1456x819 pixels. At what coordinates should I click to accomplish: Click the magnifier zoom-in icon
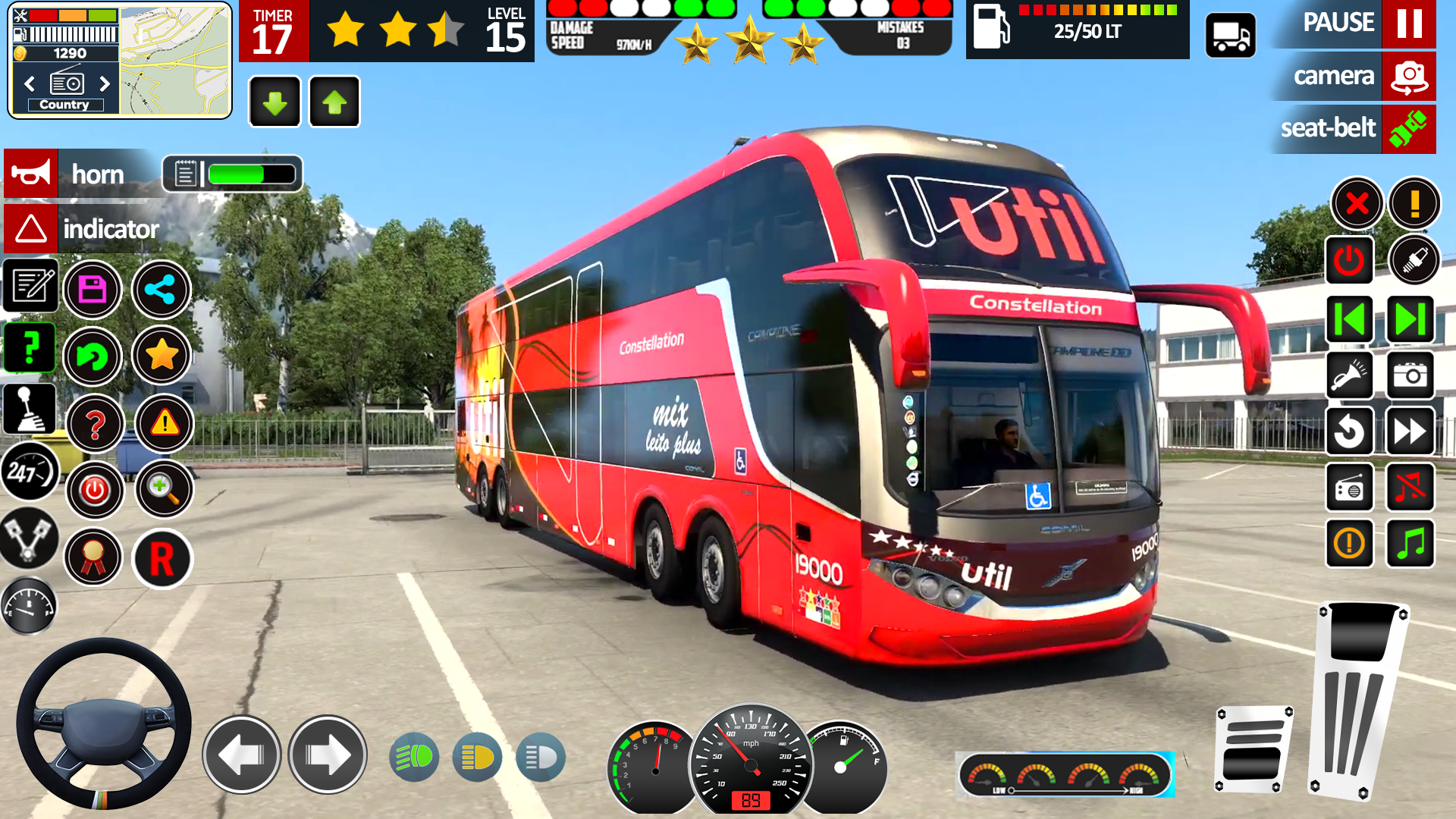pyautogui.click(x=164, y=489)
